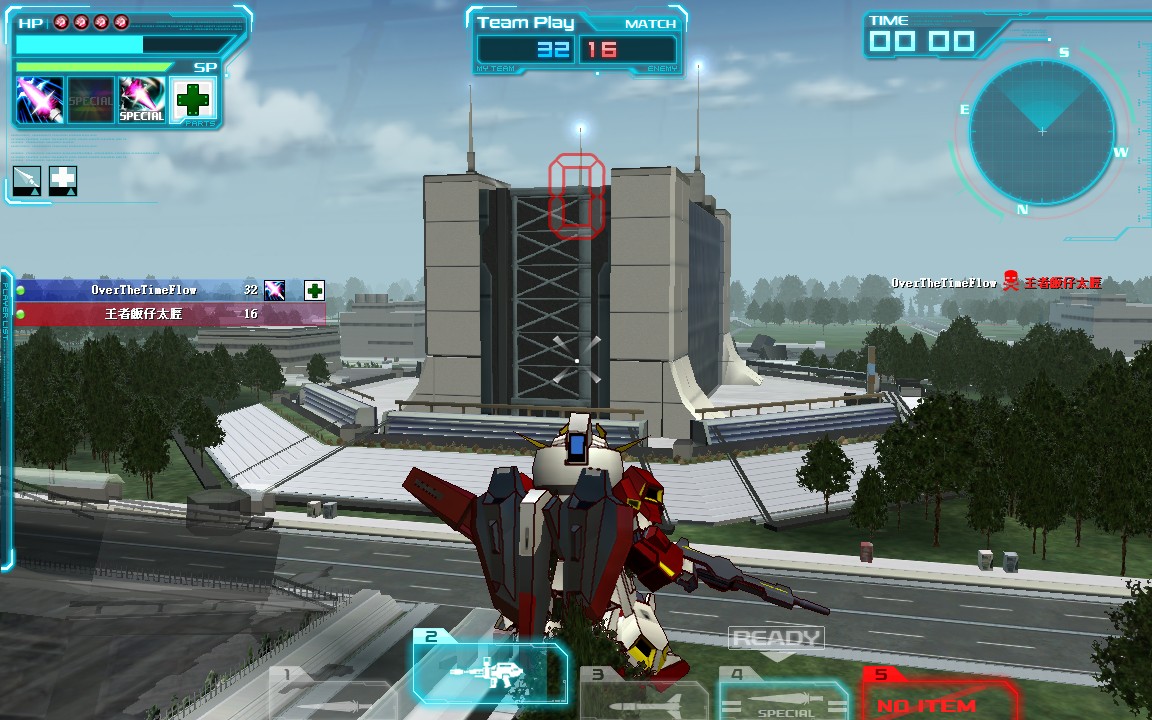This screenshot has width=1152, height=720.
Task: Trigger the lit SPECIAL attack icon
Action: click(142, 100)
